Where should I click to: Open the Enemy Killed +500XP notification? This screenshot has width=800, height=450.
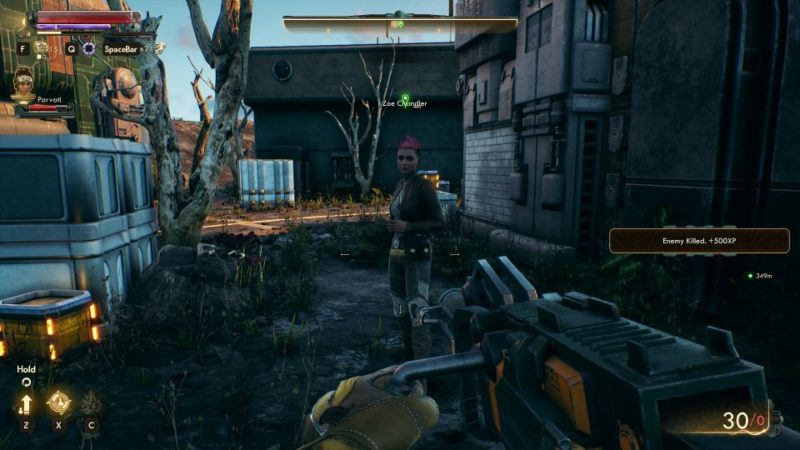point(699,241)
